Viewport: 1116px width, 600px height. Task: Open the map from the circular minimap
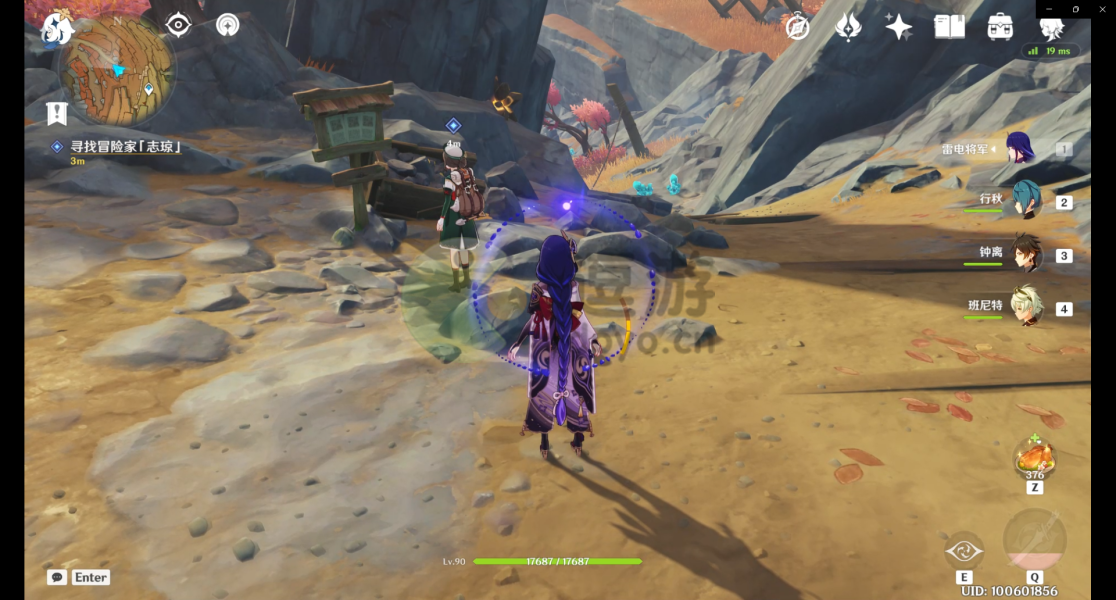click(117, 69)
